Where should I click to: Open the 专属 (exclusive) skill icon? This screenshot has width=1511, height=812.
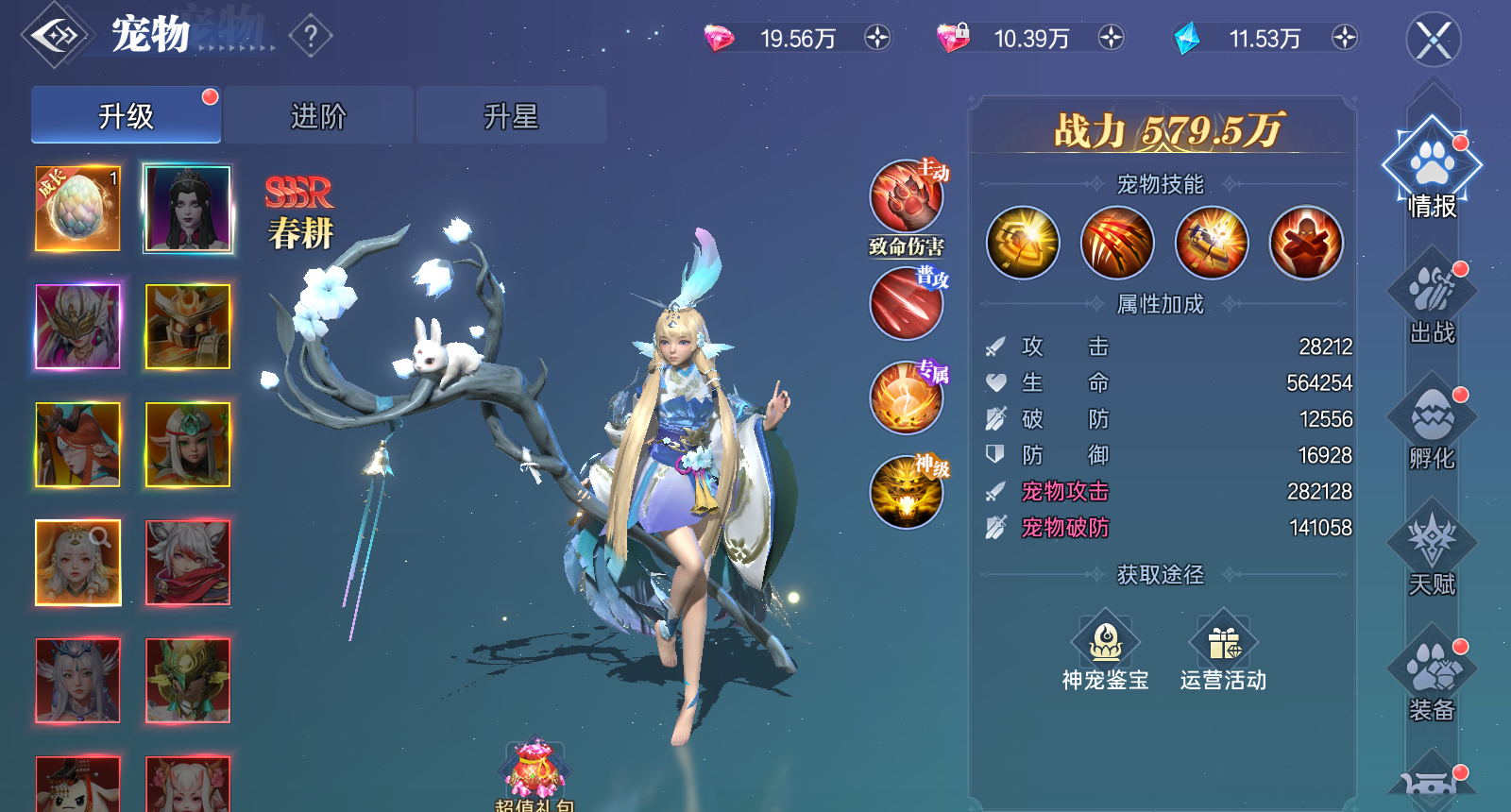click(905, 397)
